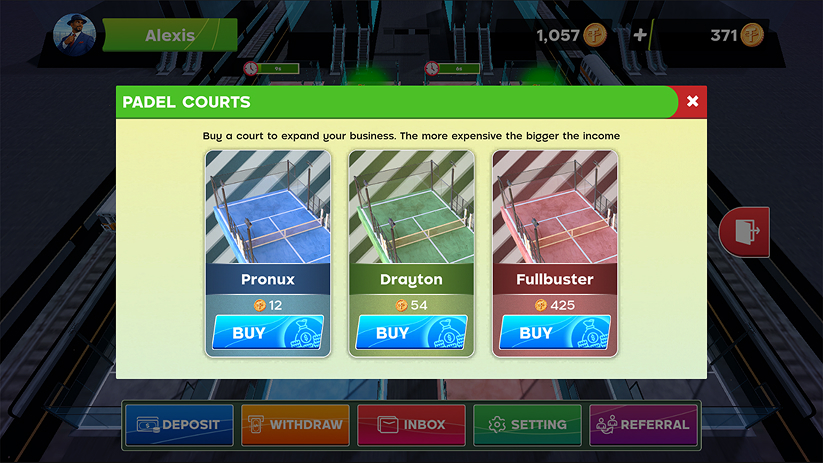This screenshot has width=823, height=463.
Task: Click the plus sign to add coins
Action: tap(640, 35)
